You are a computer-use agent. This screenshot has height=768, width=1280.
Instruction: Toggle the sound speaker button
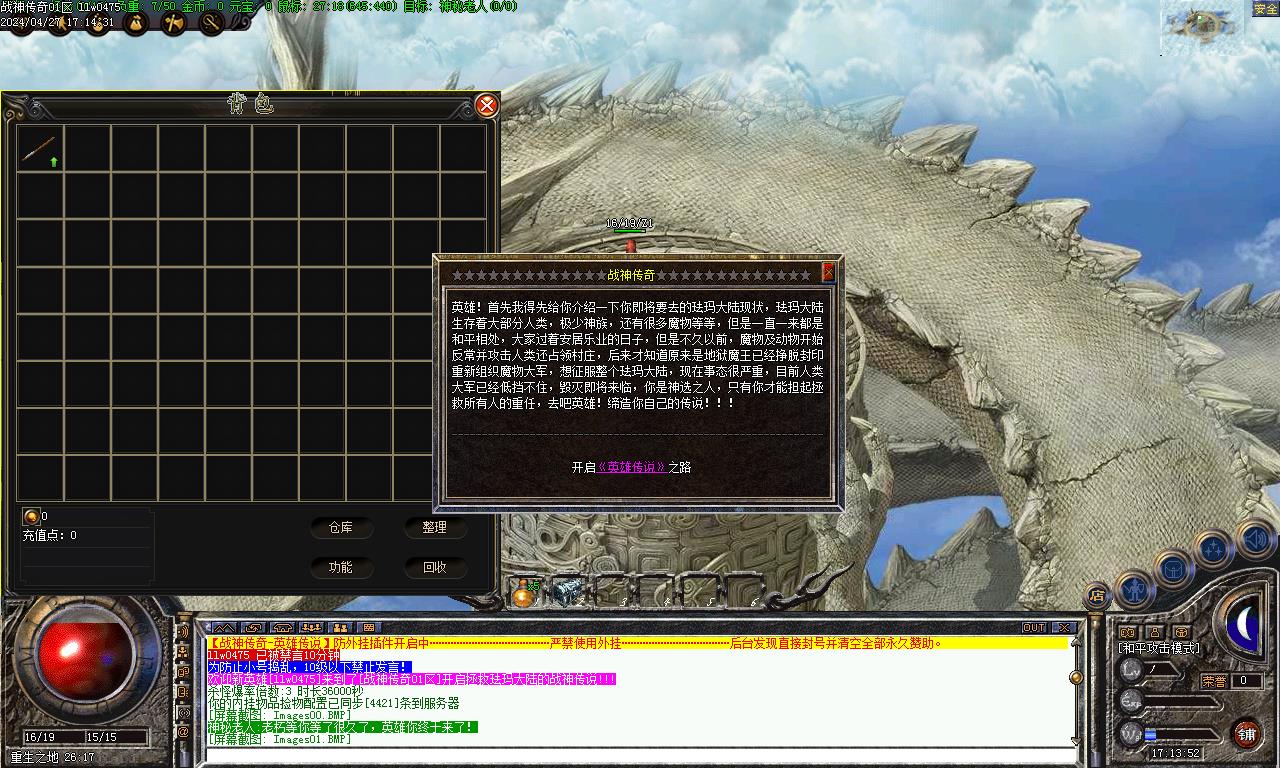pos(1254,540)
